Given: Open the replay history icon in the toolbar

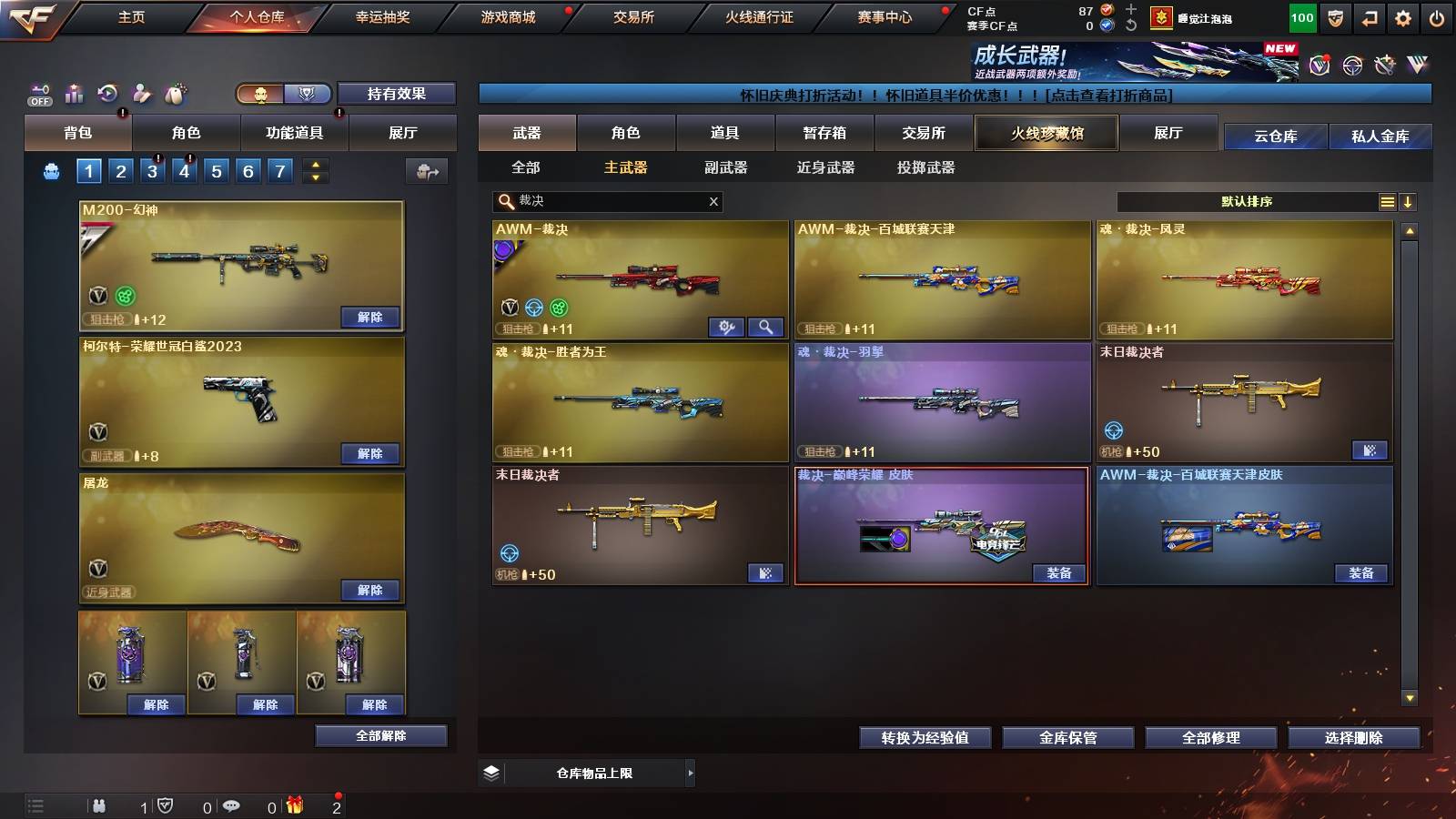Looking at the screenshot, I should 107,92.
